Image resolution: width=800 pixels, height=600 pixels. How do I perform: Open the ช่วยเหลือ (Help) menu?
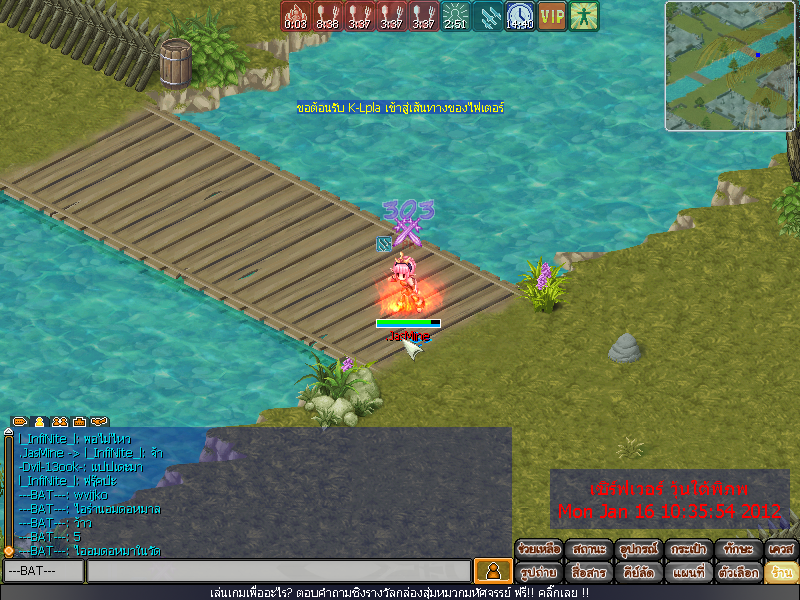coord(540,550)
